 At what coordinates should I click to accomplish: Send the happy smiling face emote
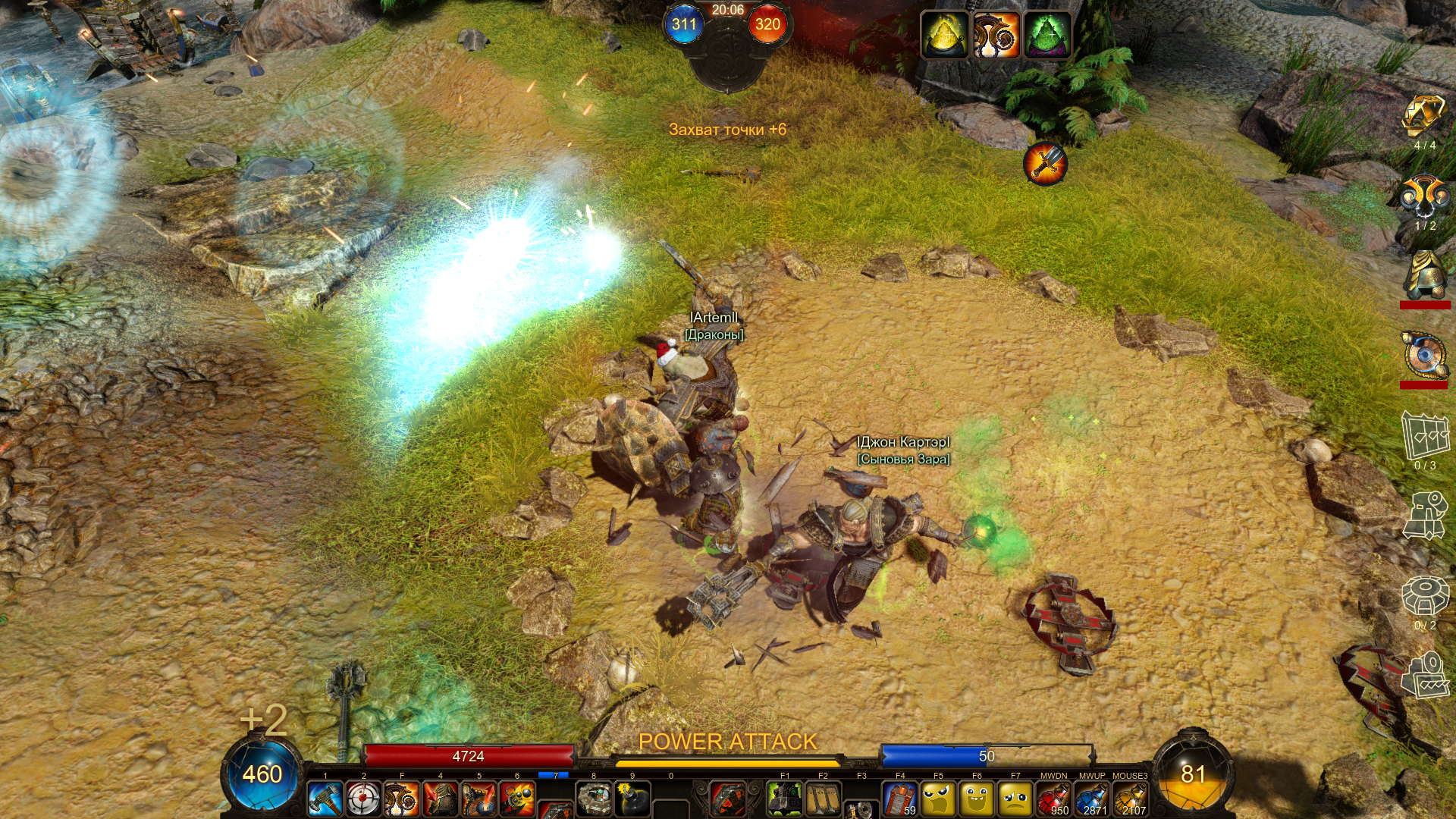(977, 799)
